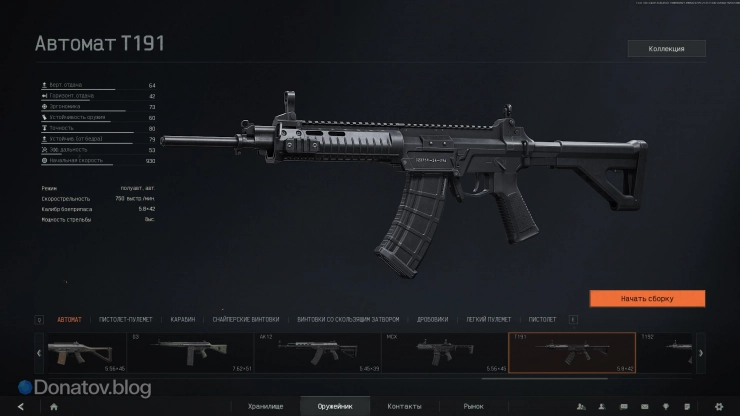Open the «Коллекция» collection

(x=666, y=48)
